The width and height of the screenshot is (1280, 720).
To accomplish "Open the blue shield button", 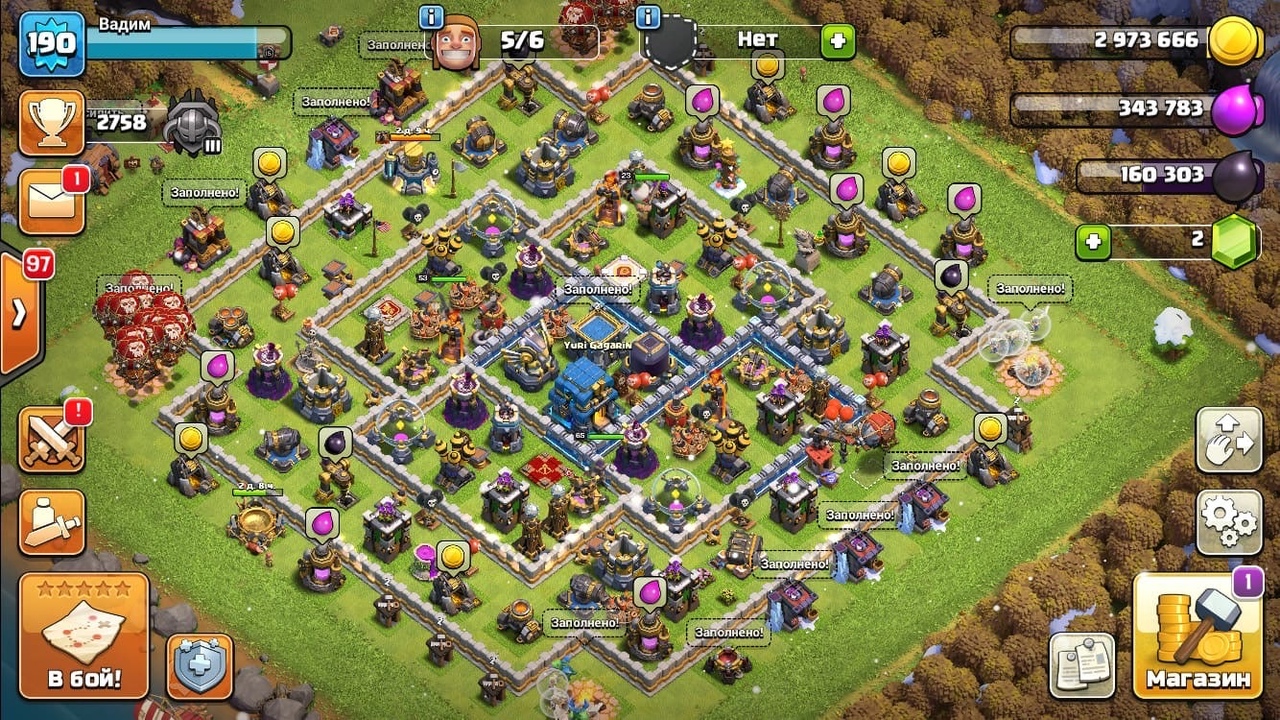I will (199, 665).
